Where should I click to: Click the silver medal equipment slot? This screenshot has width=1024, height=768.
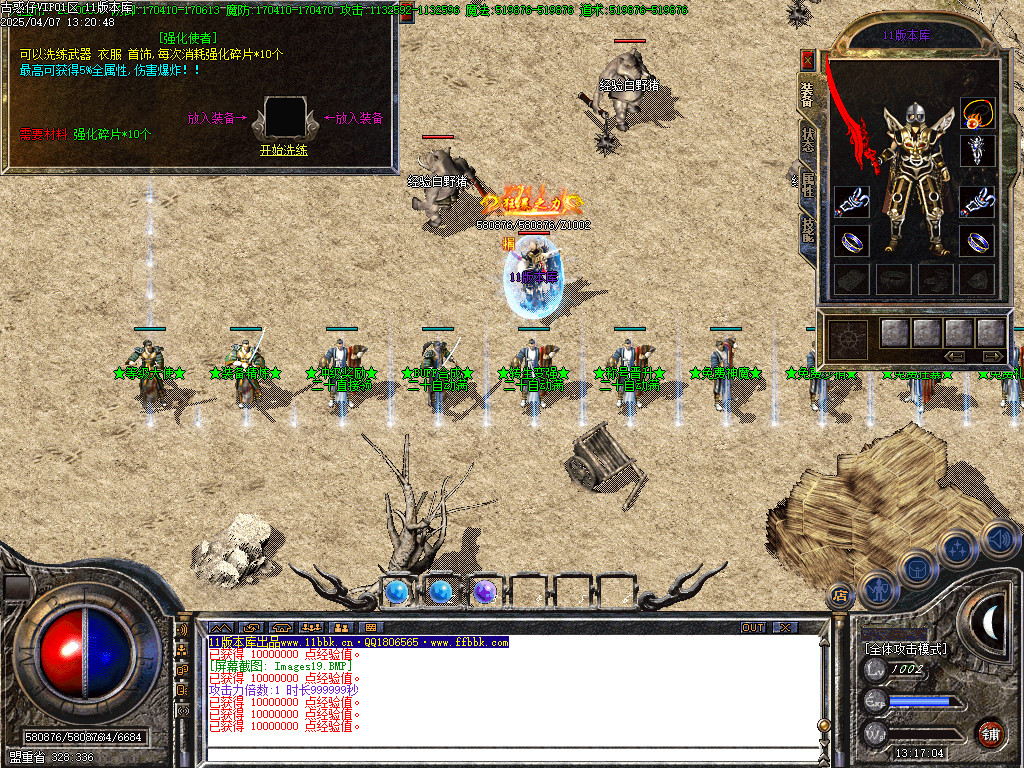(976, 151)
